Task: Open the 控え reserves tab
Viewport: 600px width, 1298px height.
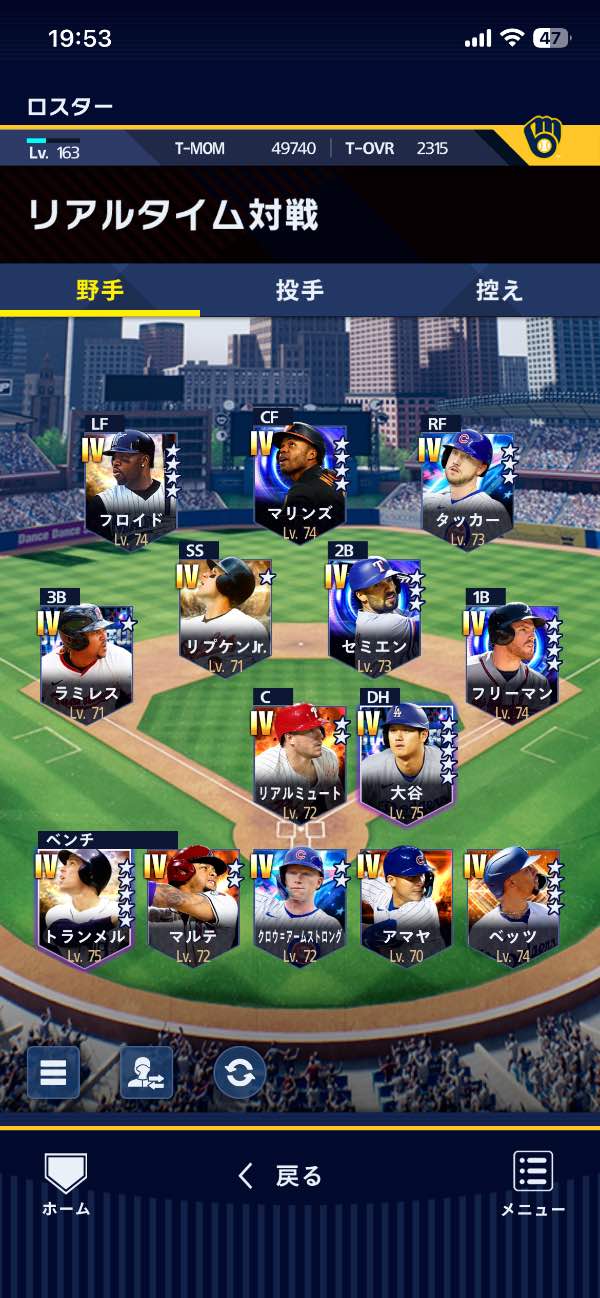Action: click(499, 290)
